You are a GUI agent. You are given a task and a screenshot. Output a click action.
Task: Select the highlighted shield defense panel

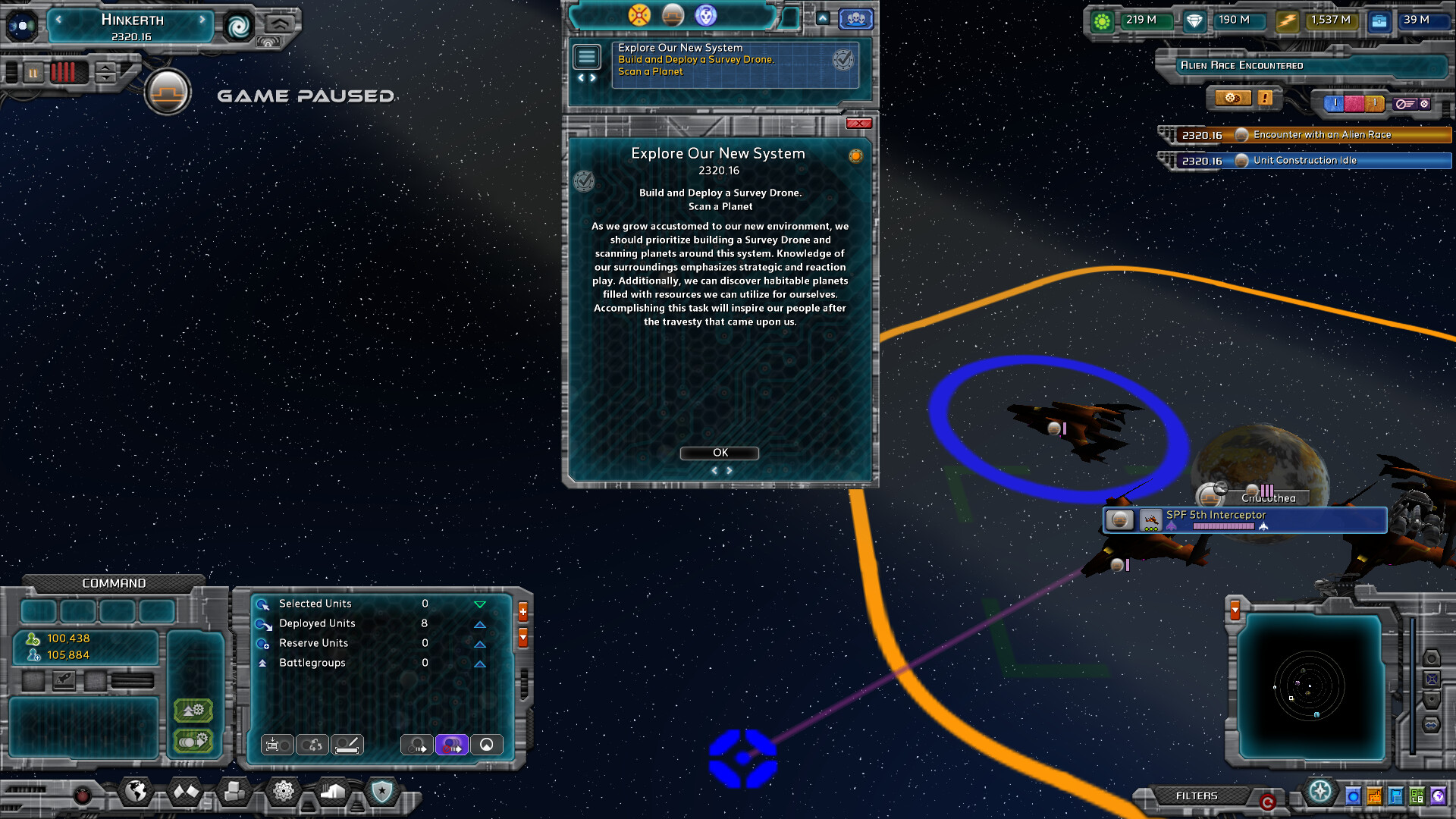tap(381, 792)
